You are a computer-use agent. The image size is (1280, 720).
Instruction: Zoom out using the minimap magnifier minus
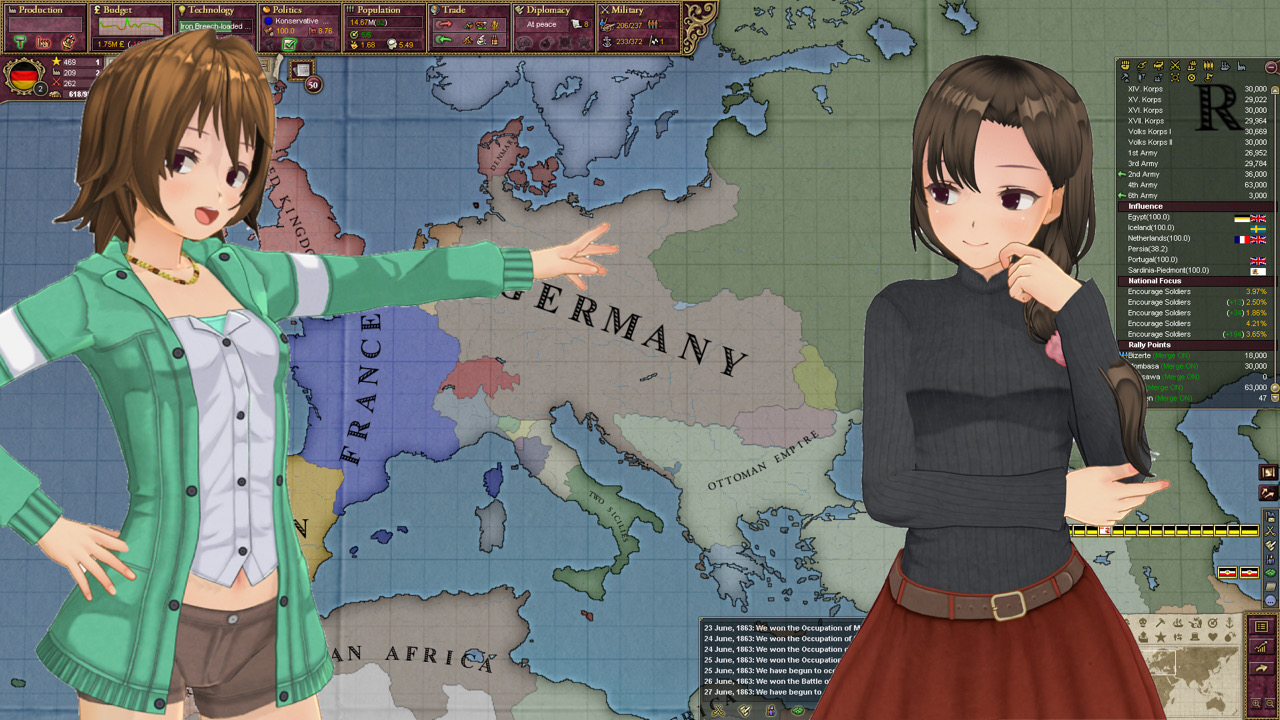(1270, 704)
